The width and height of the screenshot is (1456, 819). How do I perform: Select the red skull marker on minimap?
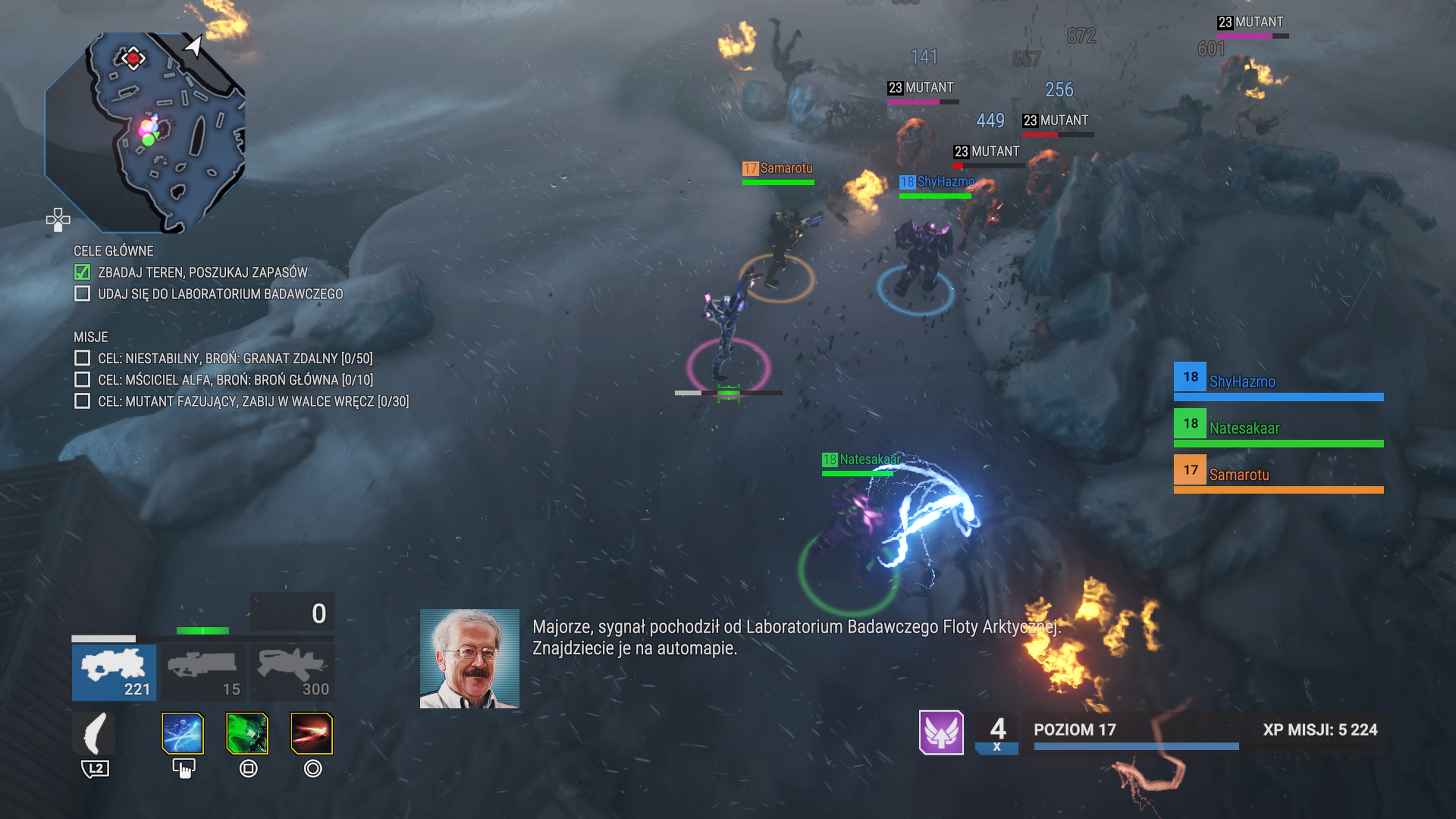[x=133, y=58]
